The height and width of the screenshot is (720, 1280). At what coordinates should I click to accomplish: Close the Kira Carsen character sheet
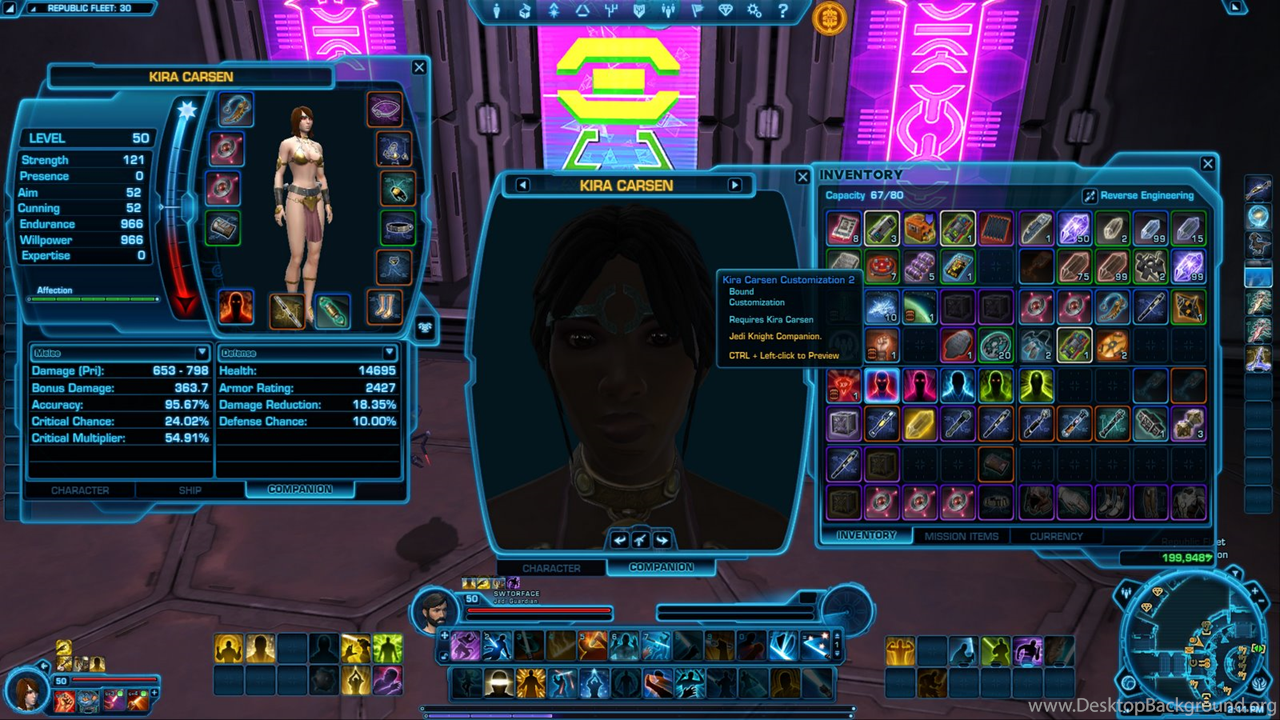pos(419,68)
